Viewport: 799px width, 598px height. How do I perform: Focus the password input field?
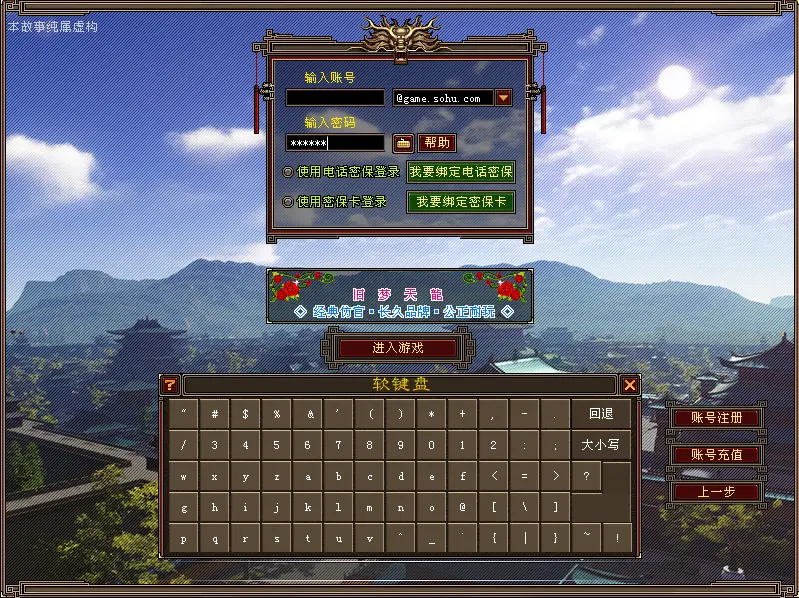click(x=335, y=143)
